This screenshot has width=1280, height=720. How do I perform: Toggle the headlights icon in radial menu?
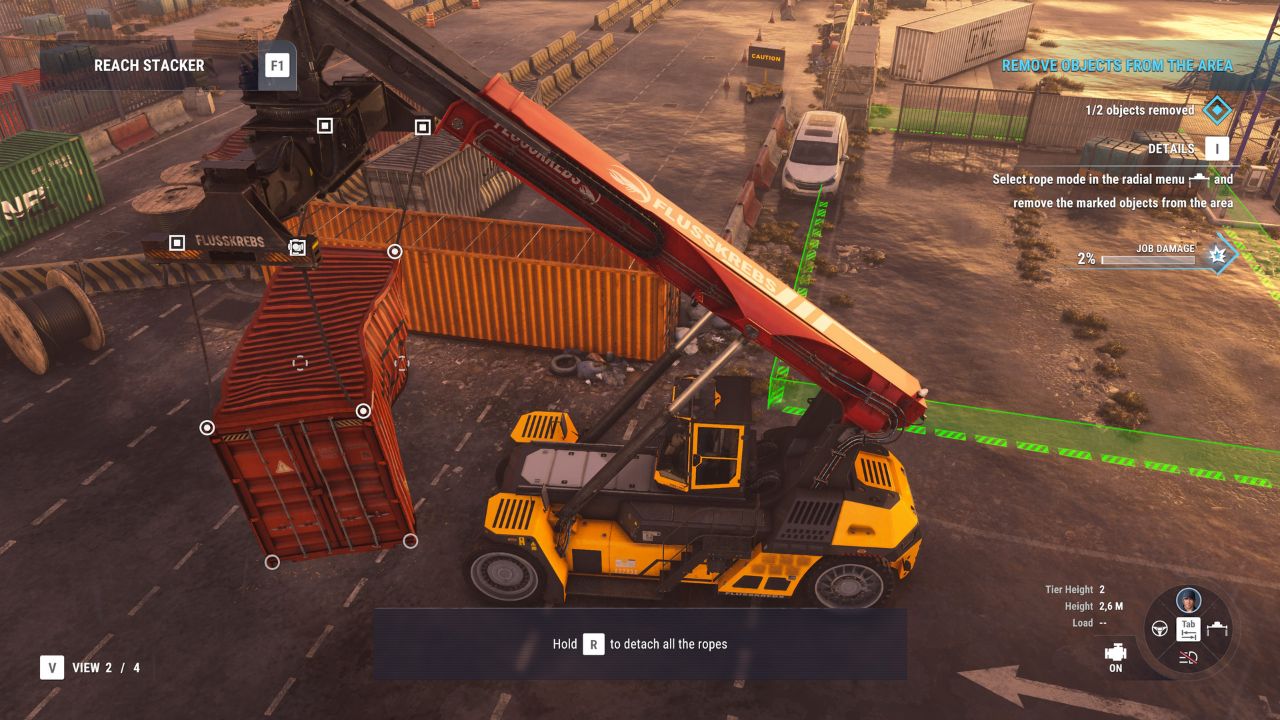click(x=1189, y=657)
